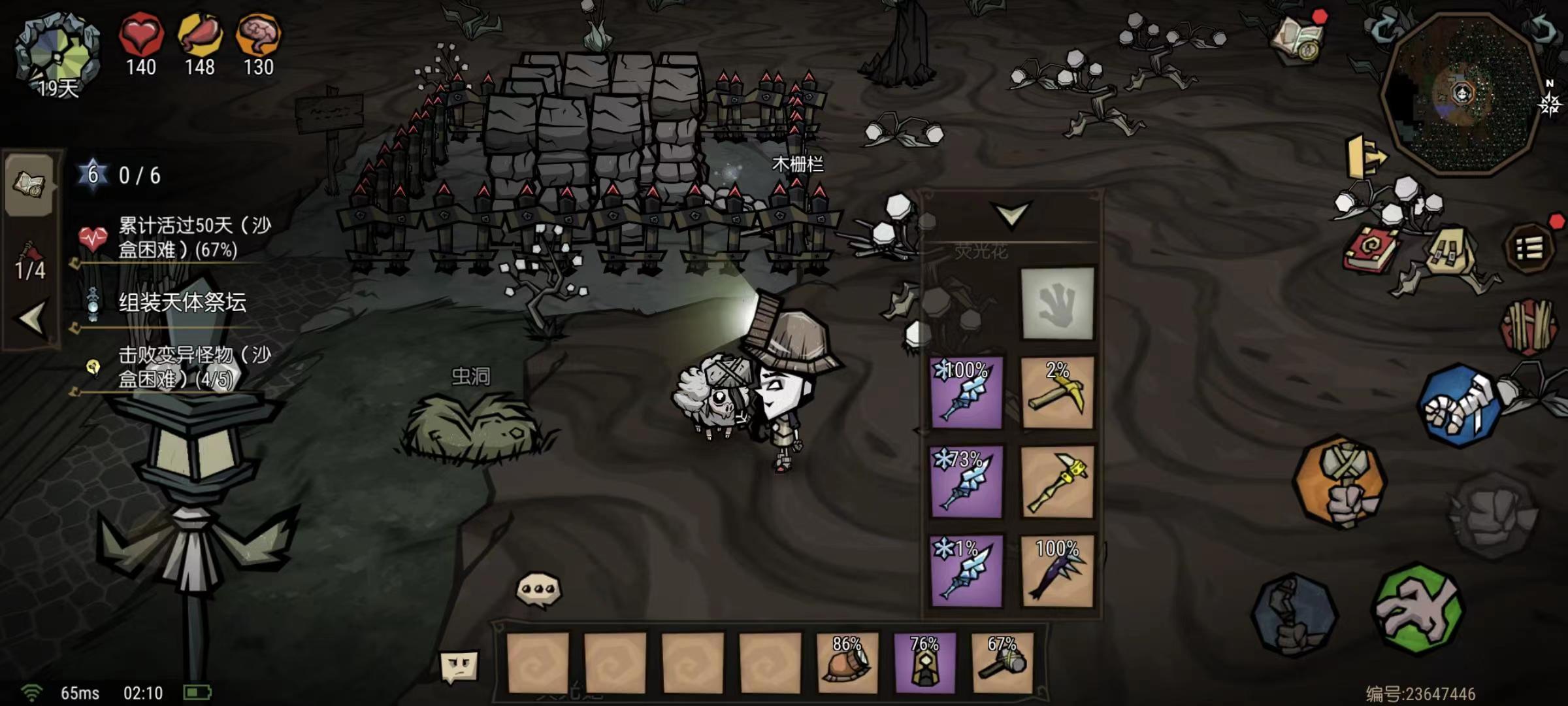Hide the quest tracker with left arrow

31,319
